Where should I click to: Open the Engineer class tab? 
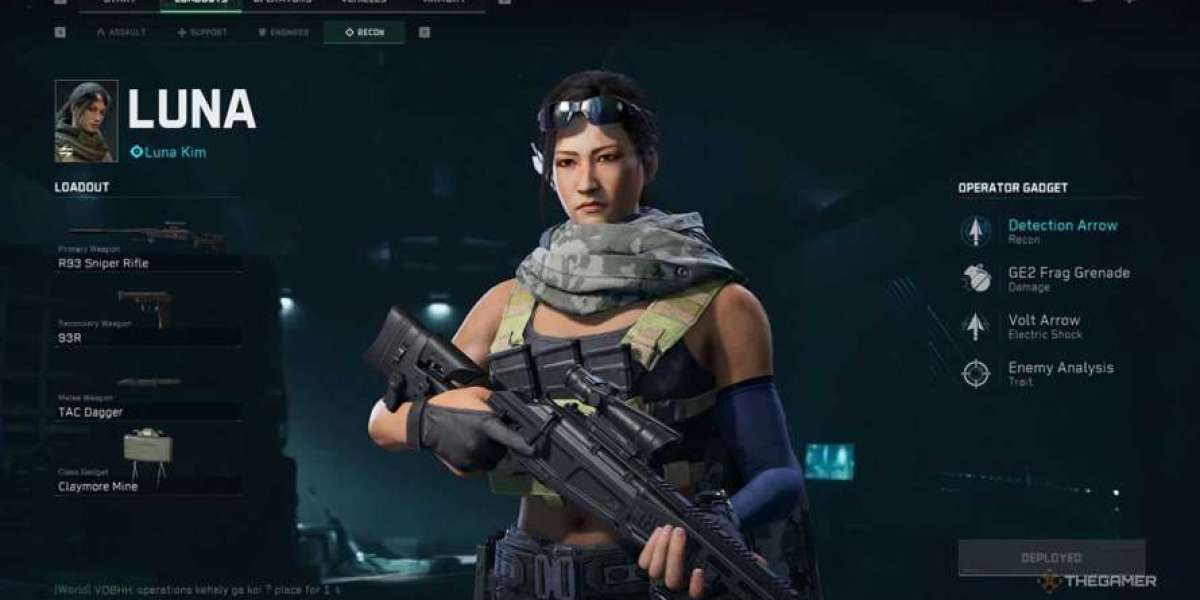pos(284,32)
